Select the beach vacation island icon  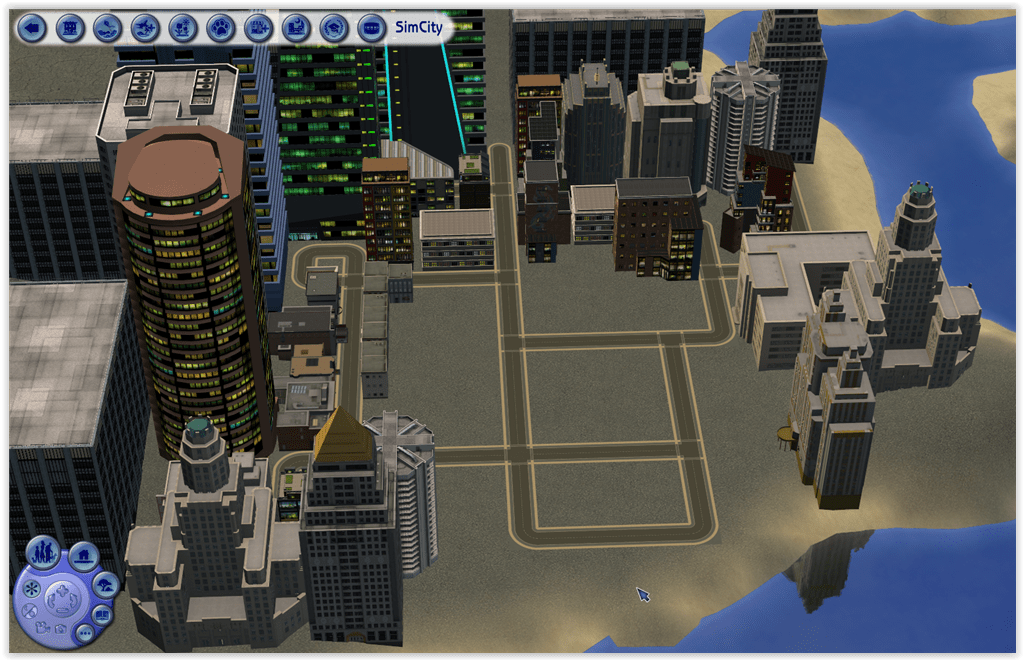point(108,27)
